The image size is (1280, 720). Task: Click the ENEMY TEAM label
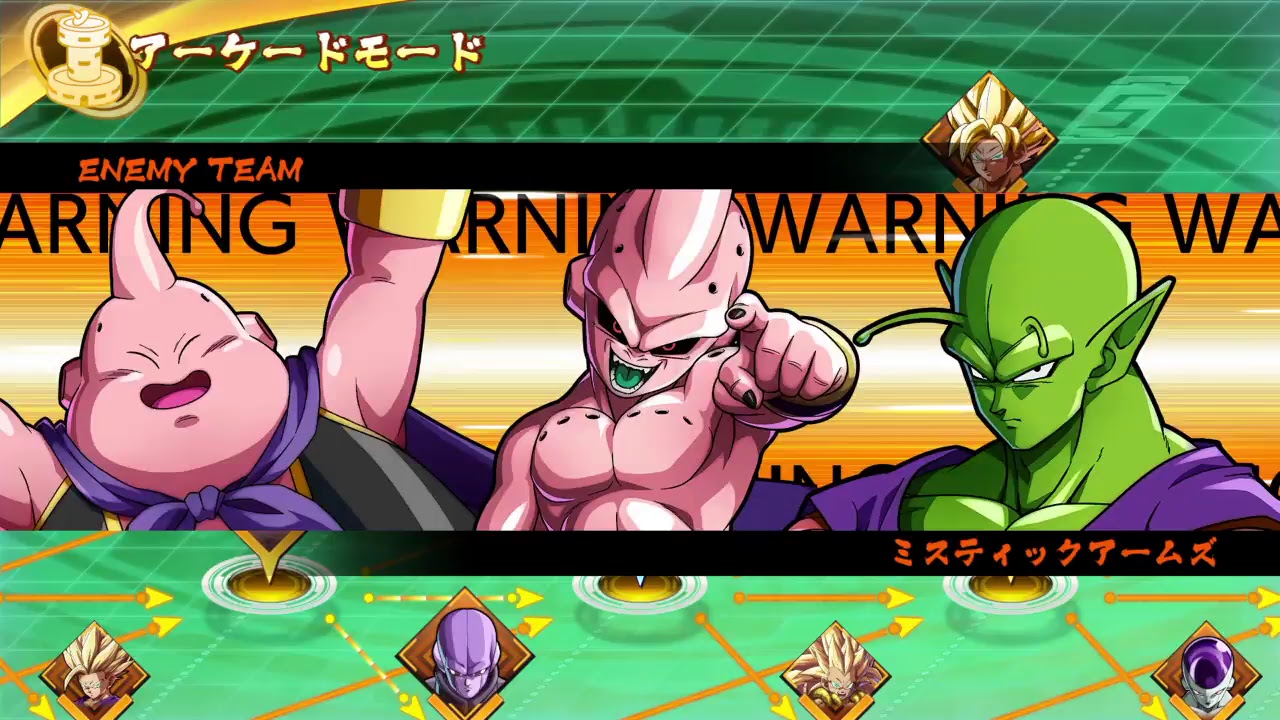[x=191, y=169]
